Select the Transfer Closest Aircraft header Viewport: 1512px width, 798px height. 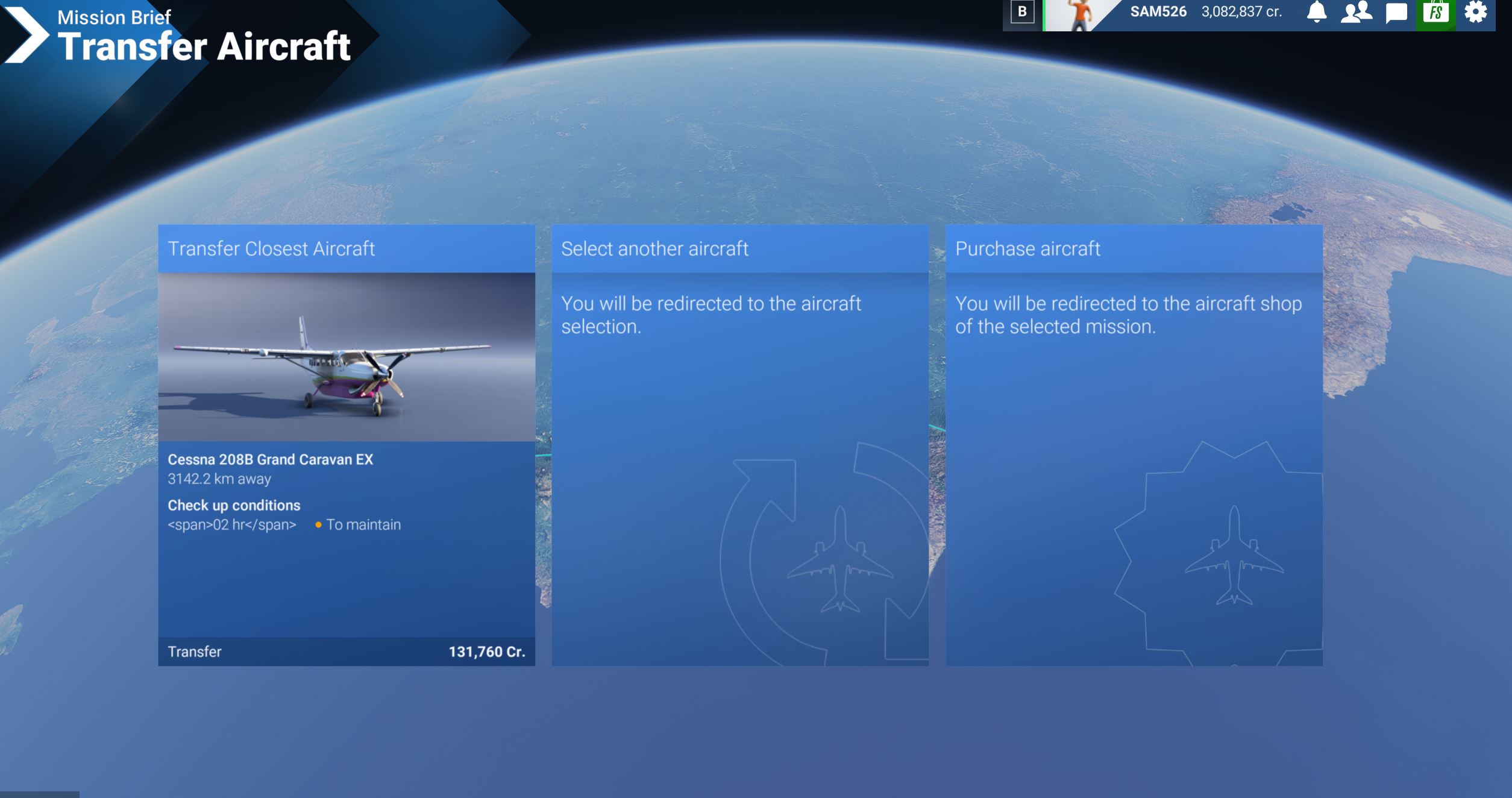click(x=272, y=248)
